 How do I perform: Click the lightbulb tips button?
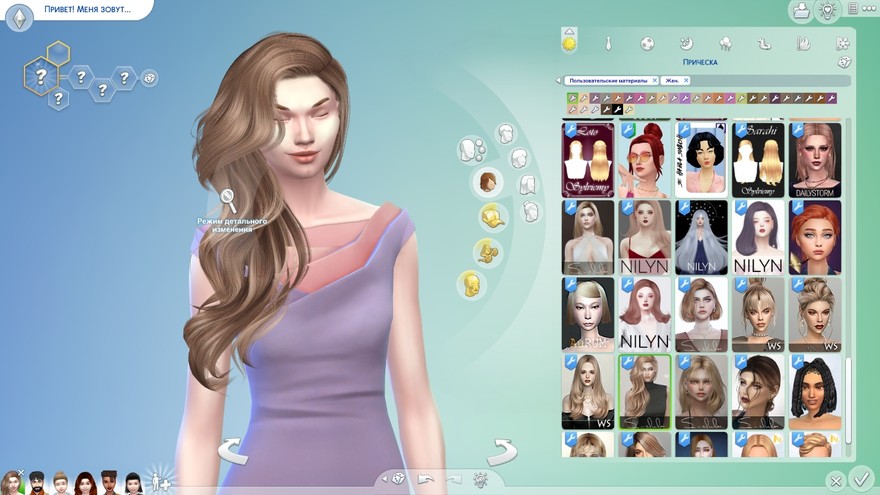[827, 11]
